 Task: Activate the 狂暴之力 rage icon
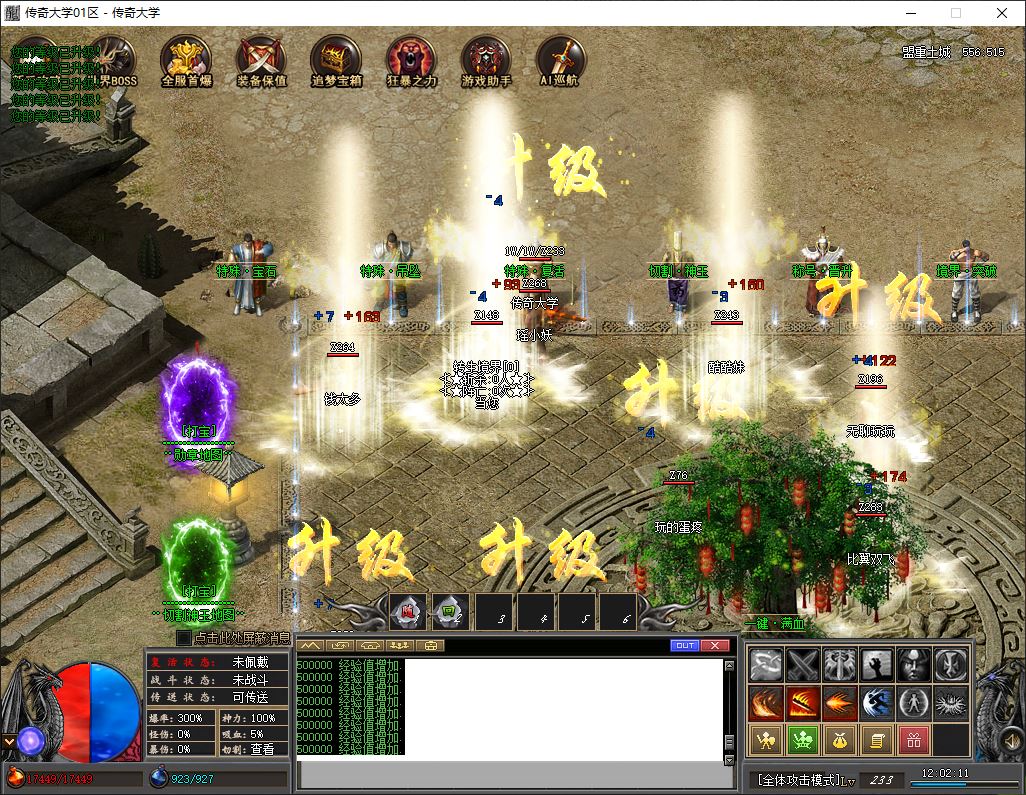[x=411, y=58]
